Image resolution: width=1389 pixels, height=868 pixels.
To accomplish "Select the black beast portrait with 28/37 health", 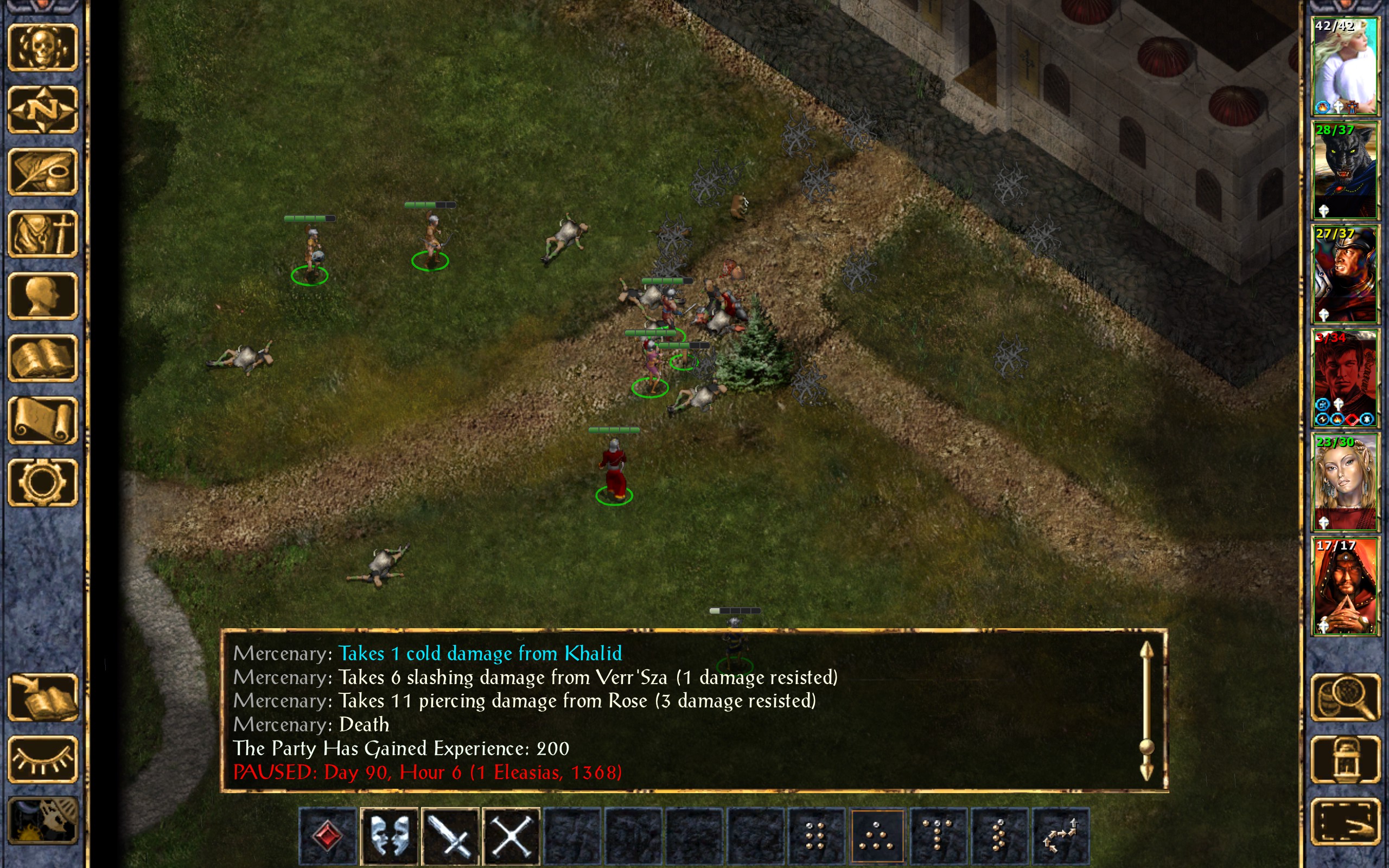I will [x=1345, y=170].
